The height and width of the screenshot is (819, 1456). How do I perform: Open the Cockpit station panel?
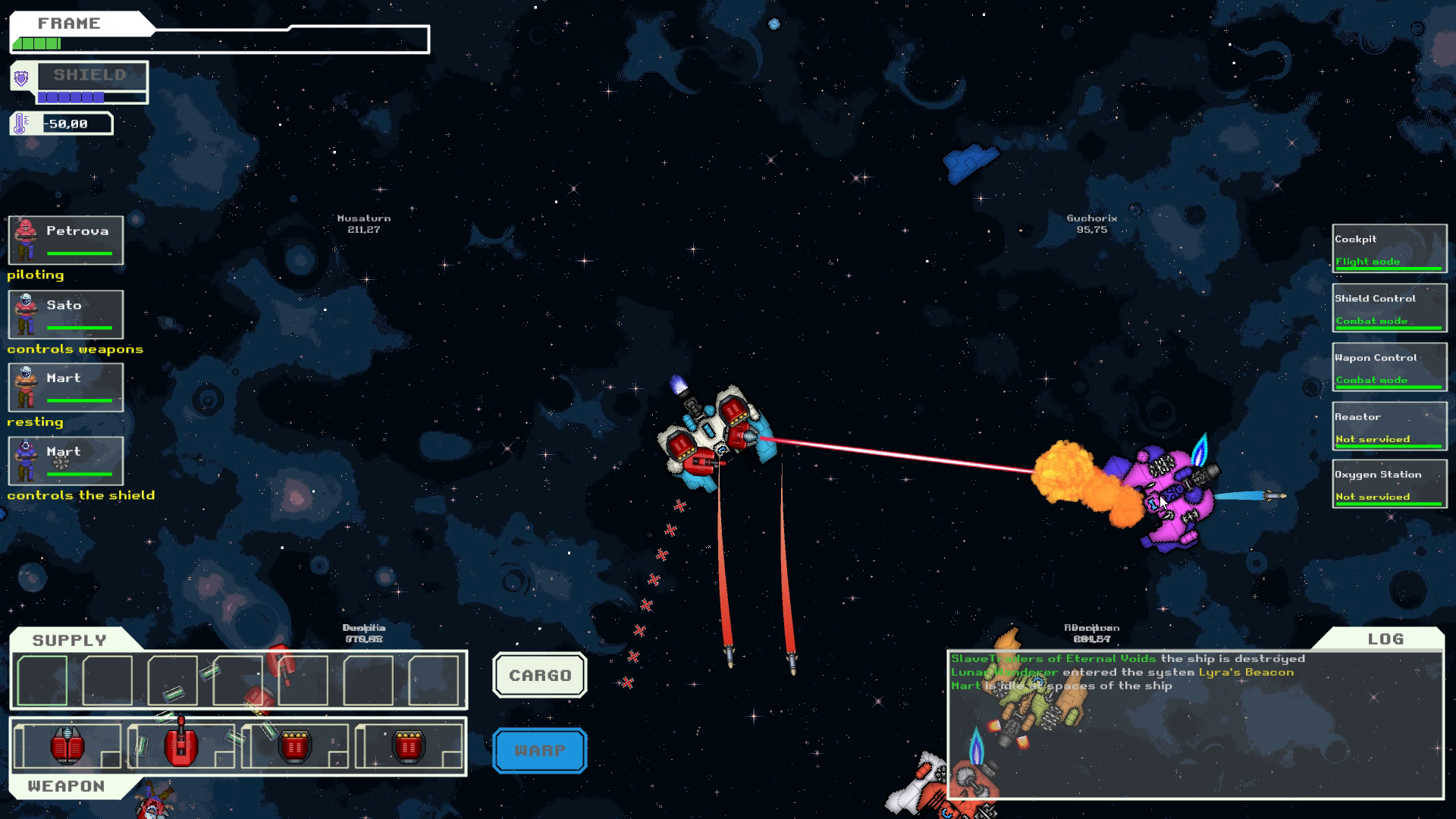[1389, 248]
